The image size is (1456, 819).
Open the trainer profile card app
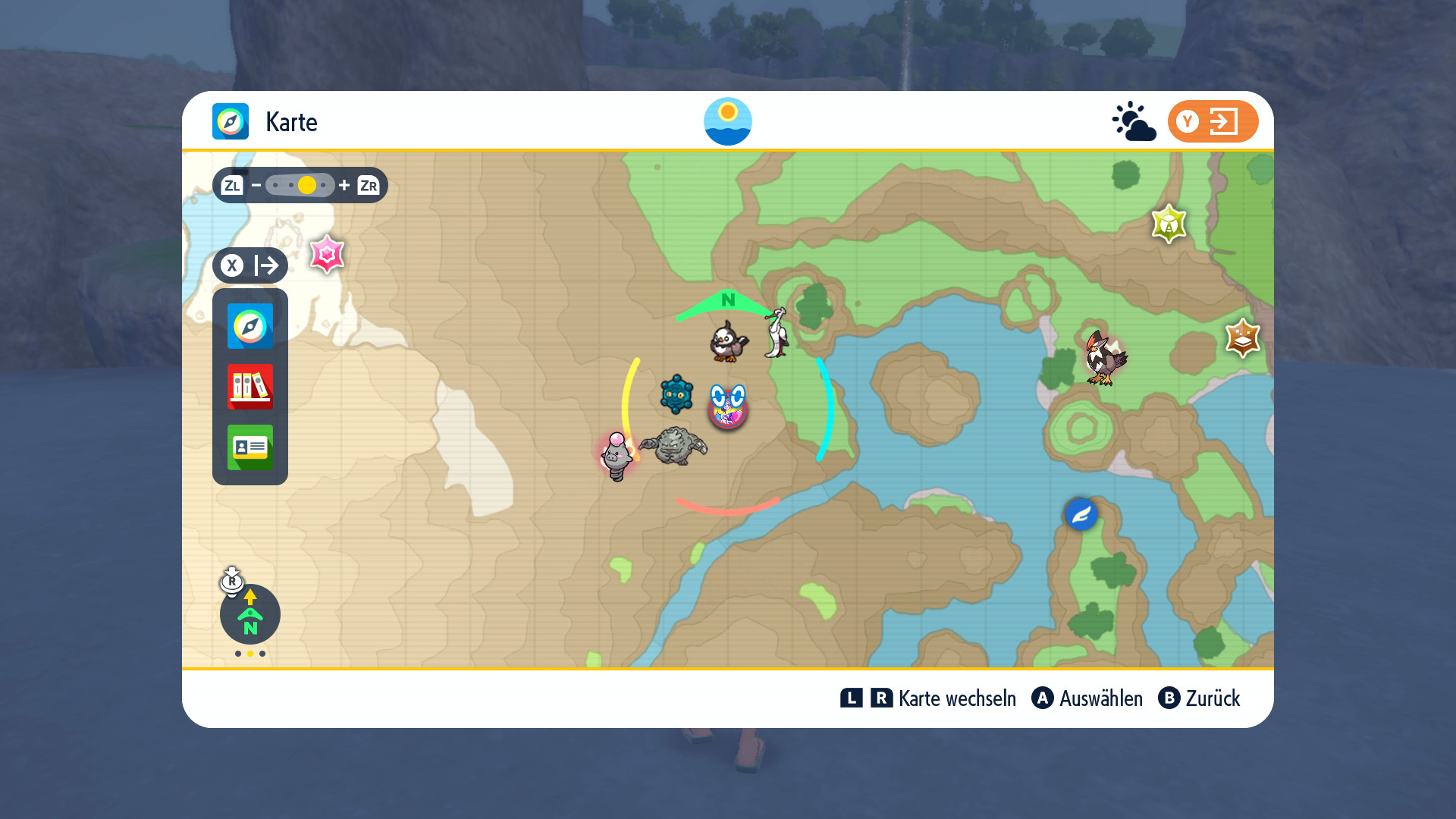pos(249,447)
